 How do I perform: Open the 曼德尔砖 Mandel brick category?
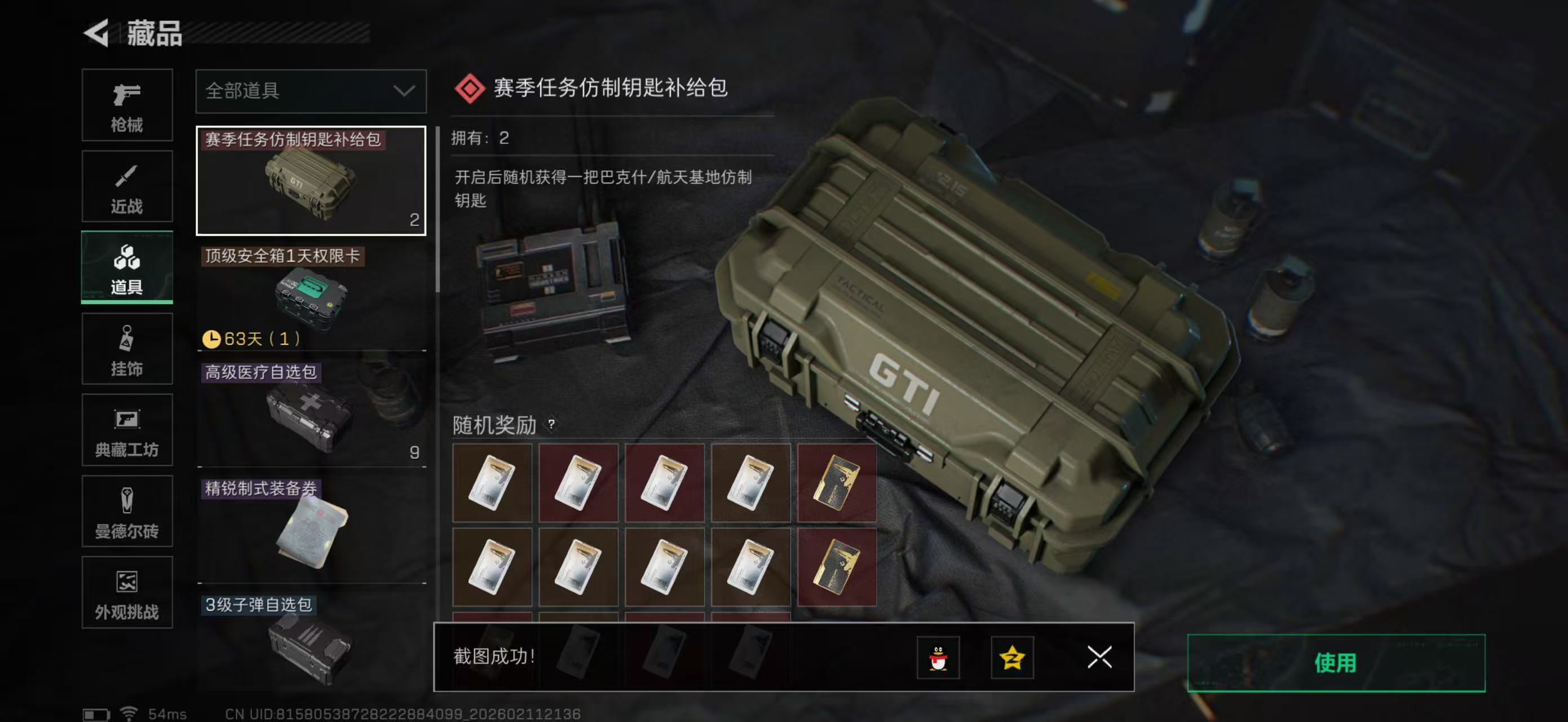click(x=127, y=512)
